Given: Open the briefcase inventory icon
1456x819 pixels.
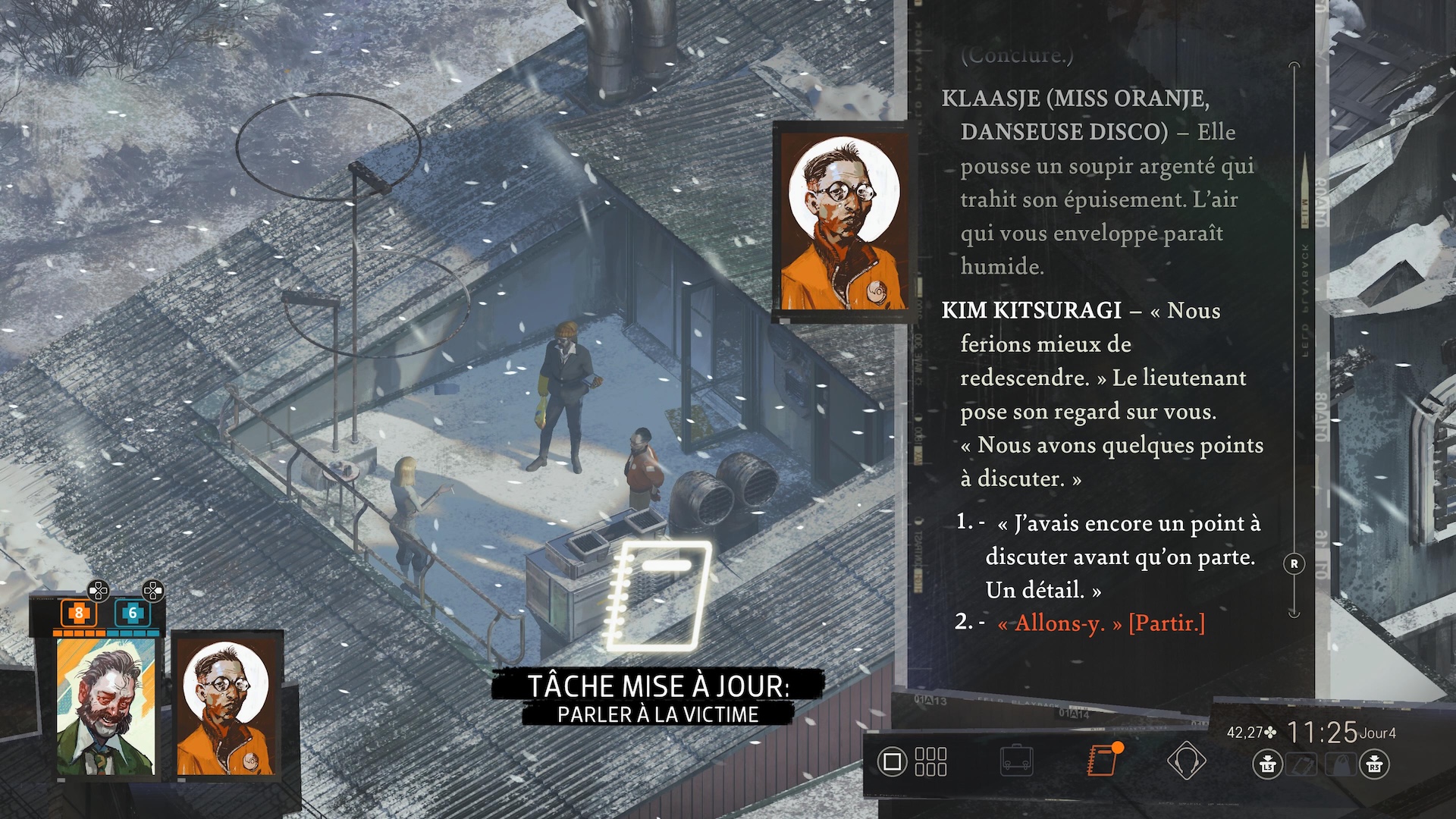Looking at the screenshot, I should point(1016,761).
